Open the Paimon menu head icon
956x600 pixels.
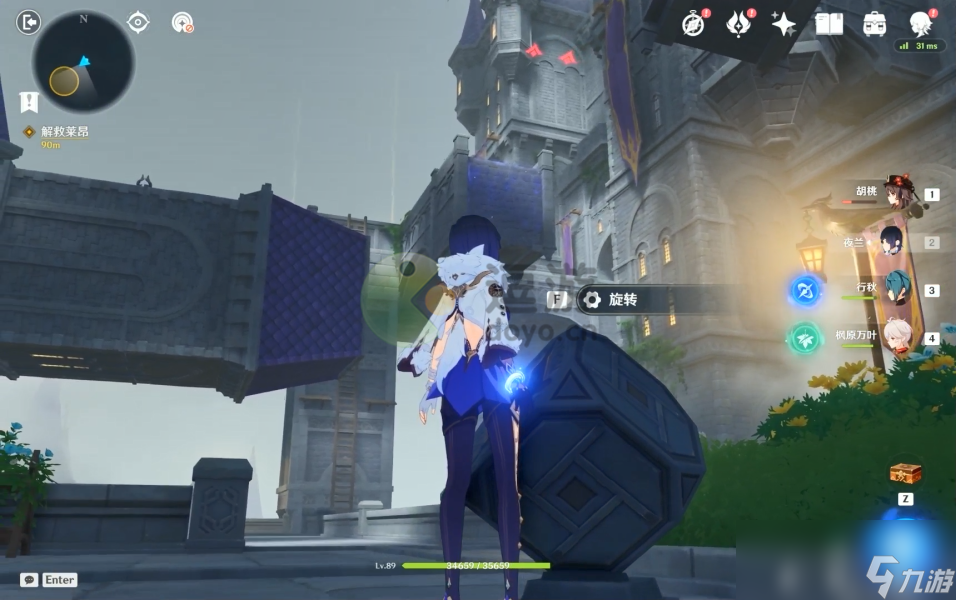pyautogui.click(x=920, y=24)
